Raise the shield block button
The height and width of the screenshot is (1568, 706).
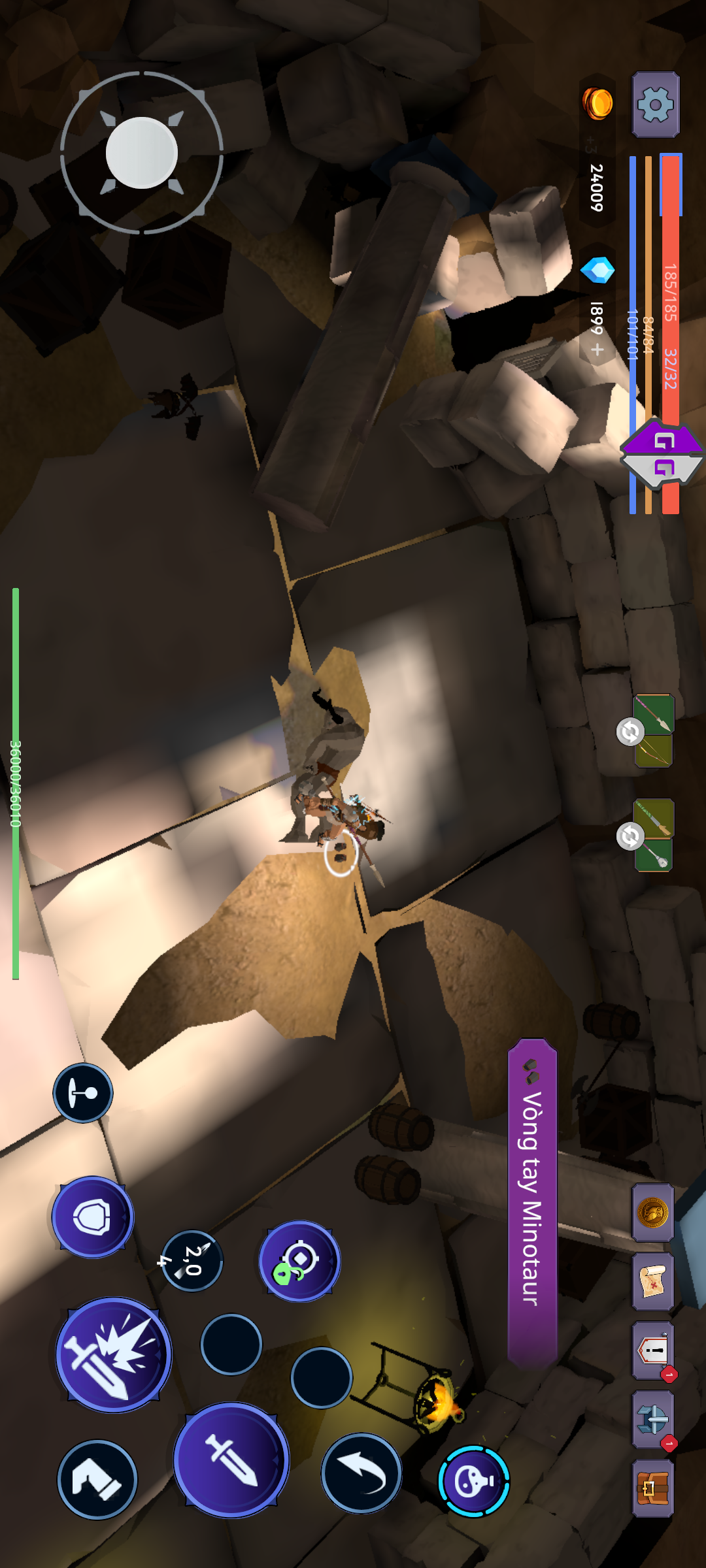point(93,1217)
